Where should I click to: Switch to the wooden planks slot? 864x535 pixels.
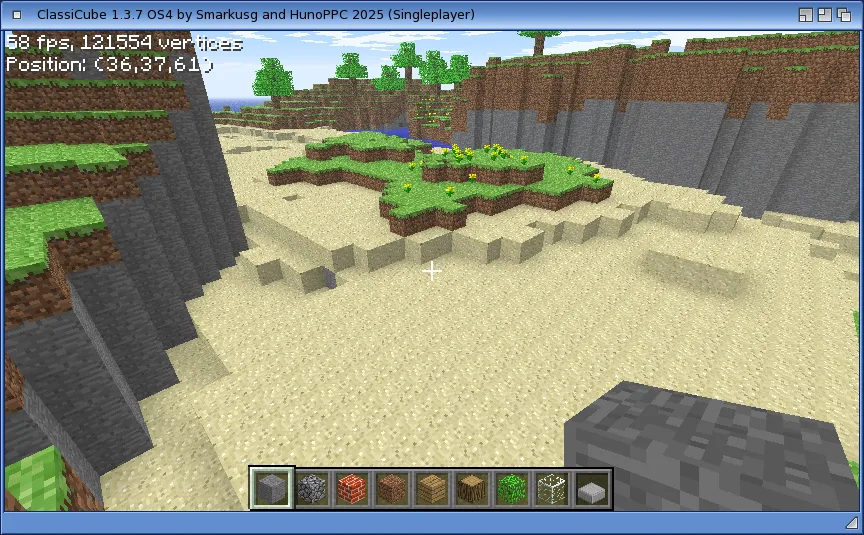[x=432, y=489]
